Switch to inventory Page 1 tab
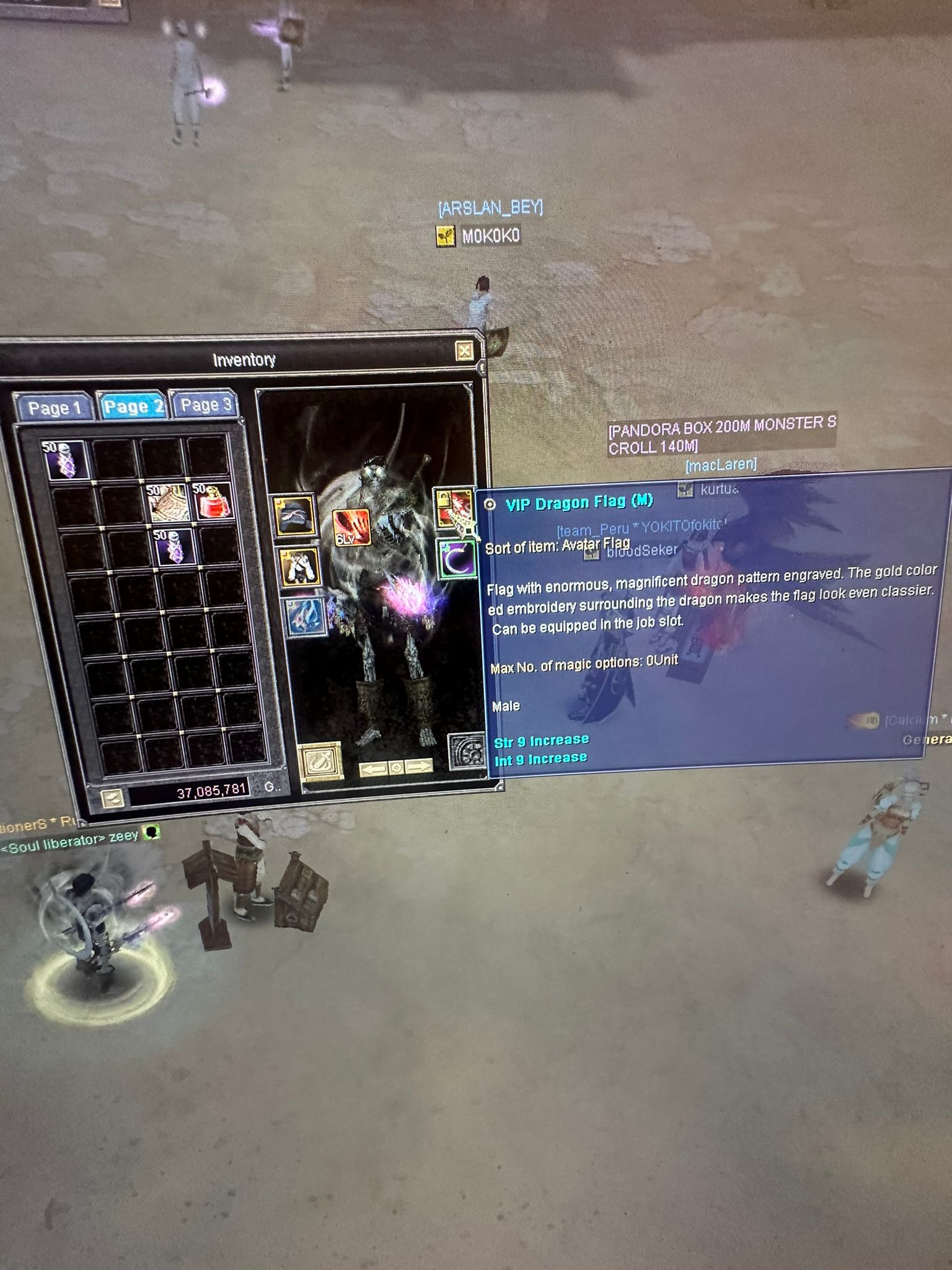 (55, 408)
